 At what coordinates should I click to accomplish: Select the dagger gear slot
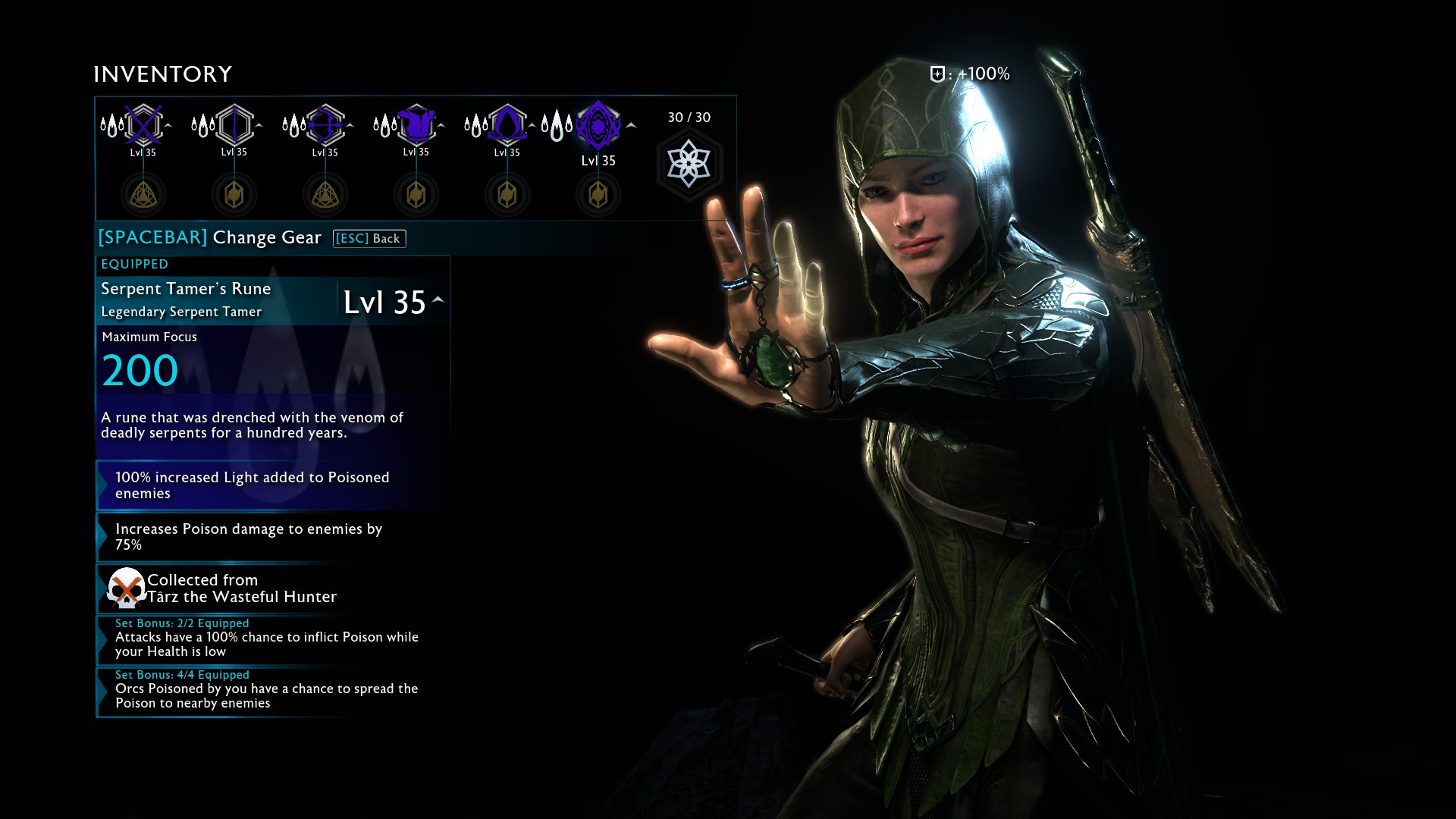tap(234, 124)
